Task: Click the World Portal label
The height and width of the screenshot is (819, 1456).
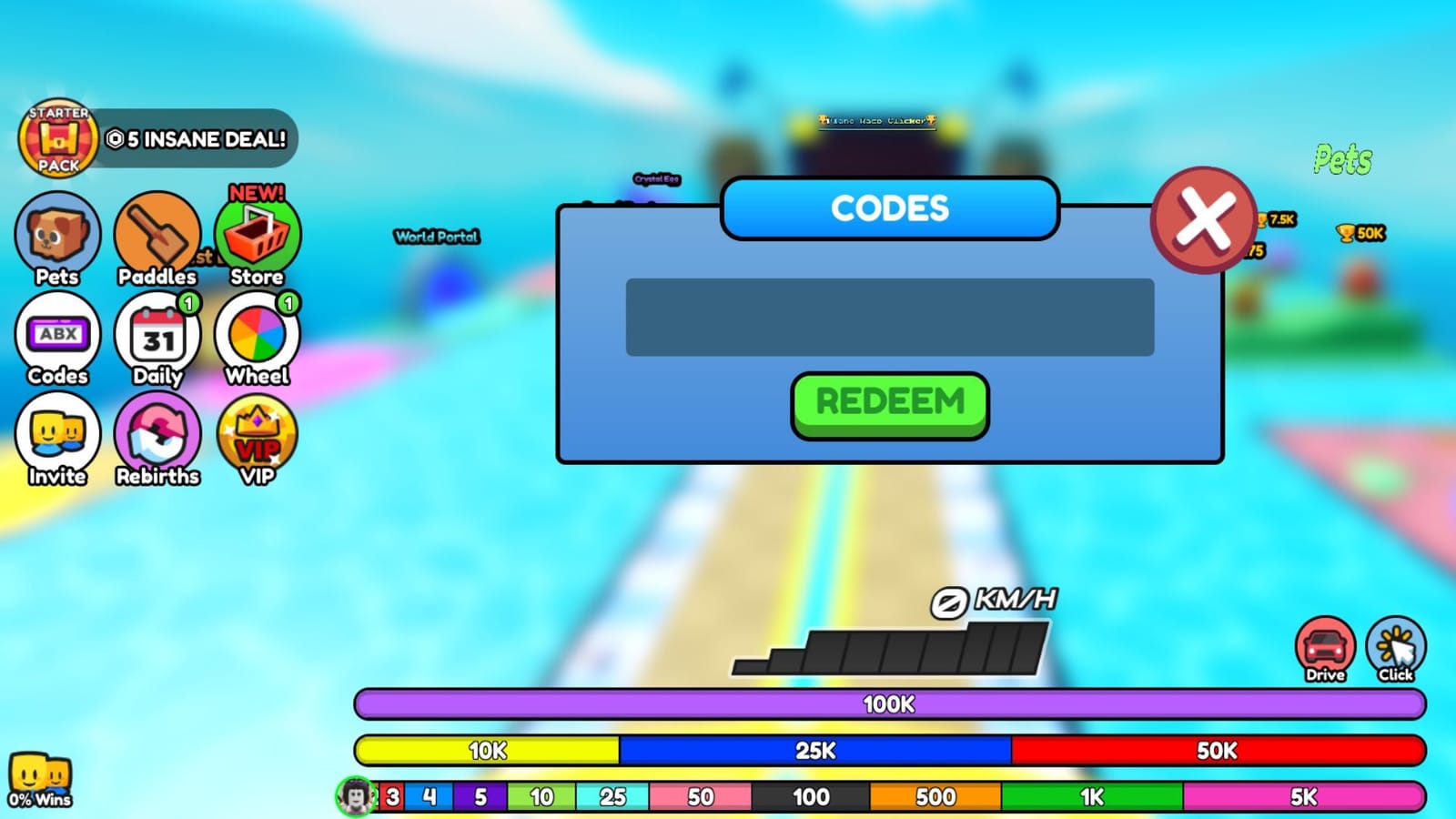Action: [x=435, y=237]
